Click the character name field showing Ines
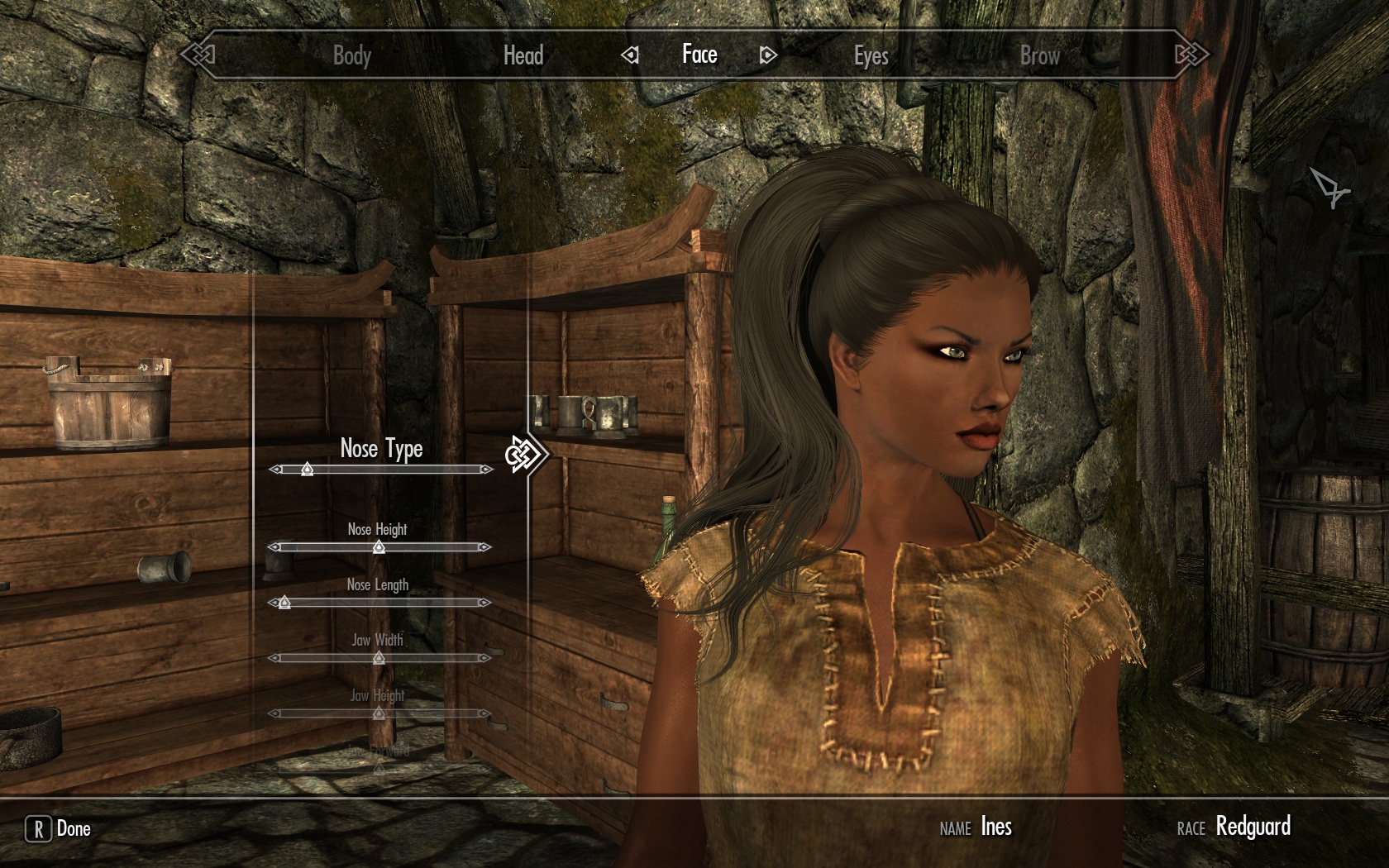The width and height of the screenshot is (1389, 868). 999,826
